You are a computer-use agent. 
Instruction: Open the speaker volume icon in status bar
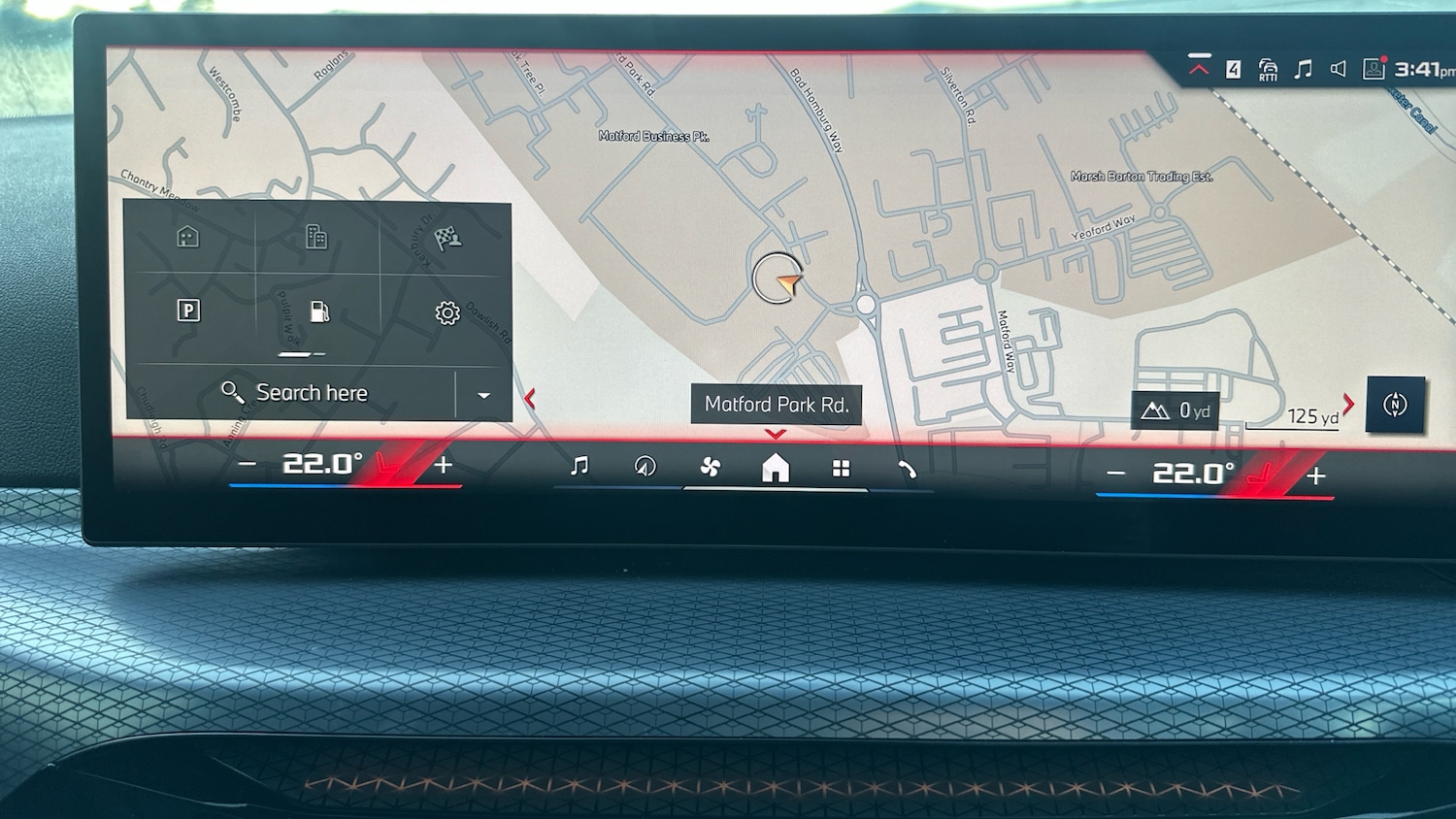pyautogui.click(x=1338, y=69)
